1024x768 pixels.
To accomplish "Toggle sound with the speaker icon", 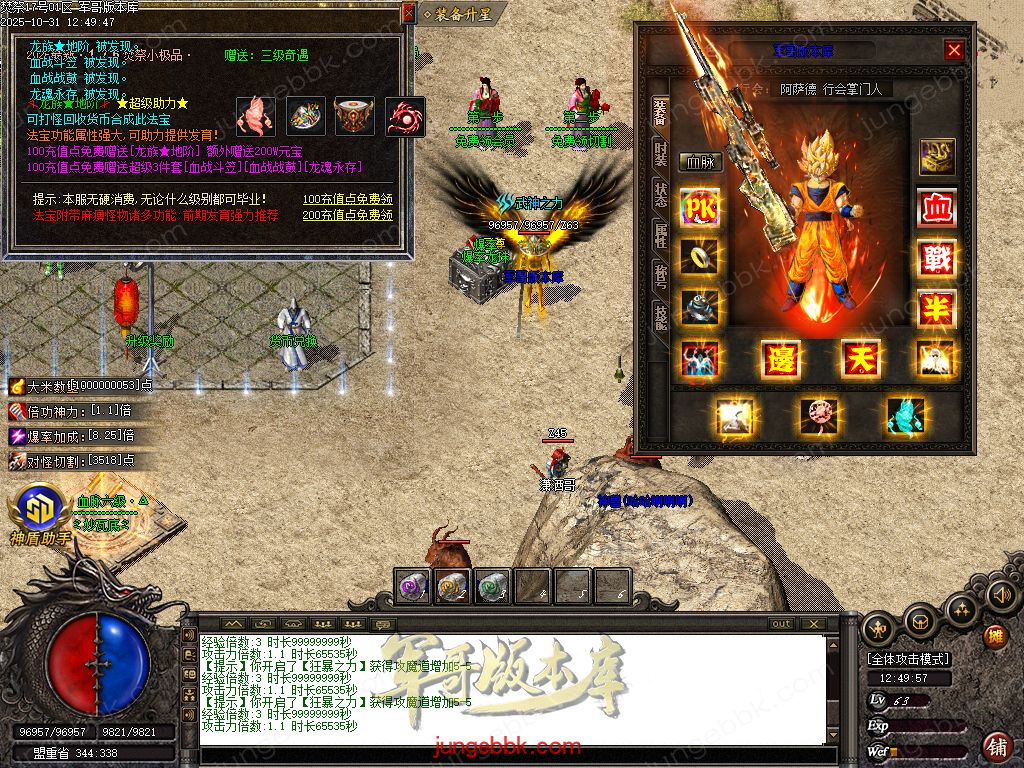I will 1001,597.
